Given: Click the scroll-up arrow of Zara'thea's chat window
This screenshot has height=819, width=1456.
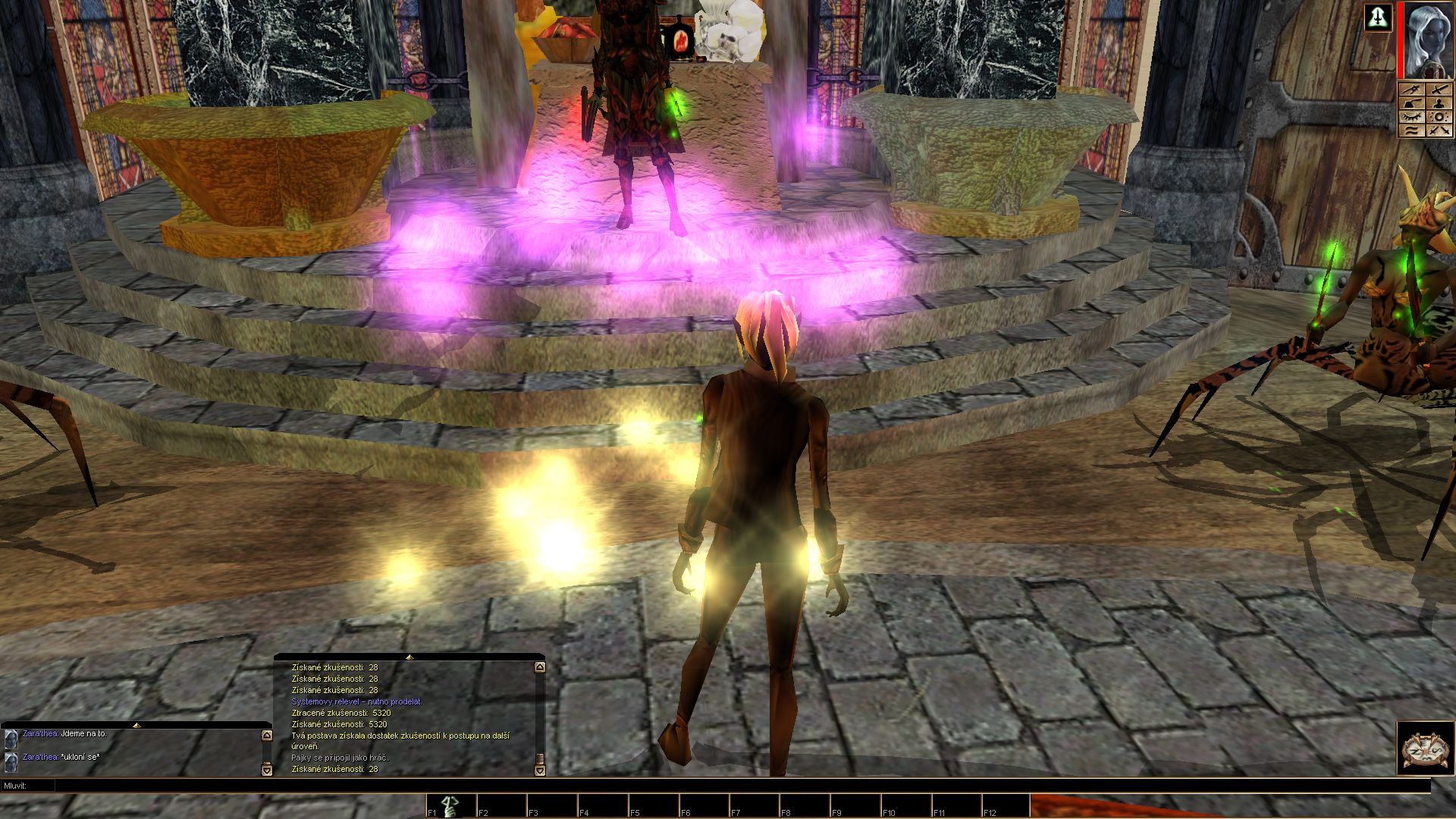Looking at the screenshot, I should [266, 735].
